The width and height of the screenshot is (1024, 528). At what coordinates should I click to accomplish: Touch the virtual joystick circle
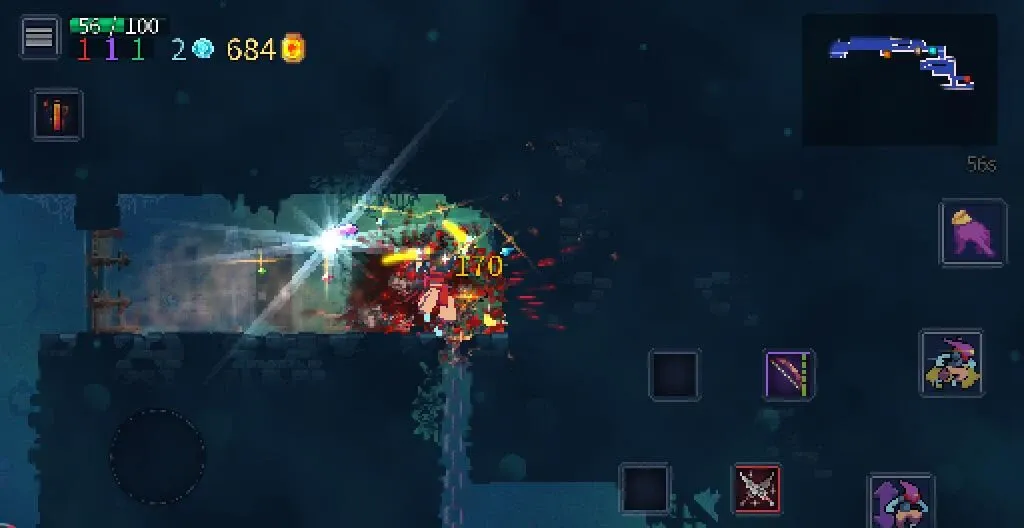pos(158,457)
